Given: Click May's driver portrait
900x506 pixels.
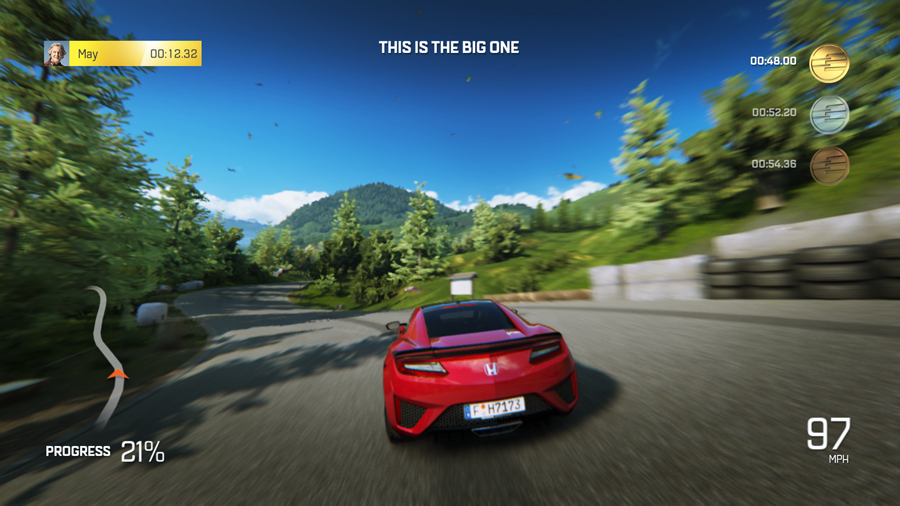Looking at the screenshot, I should point(56,54).
